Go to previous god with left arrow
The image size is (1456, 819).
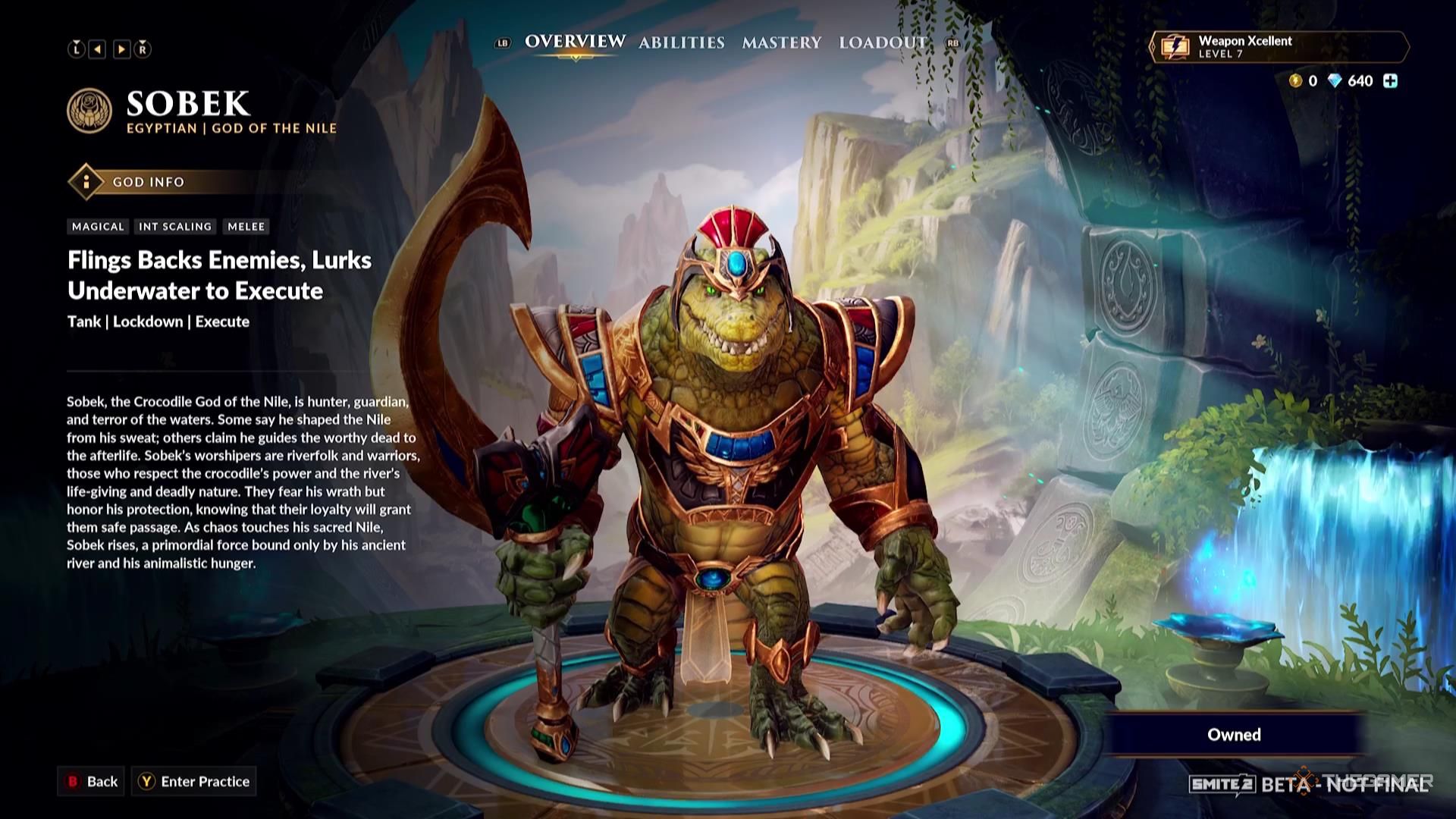98,49
